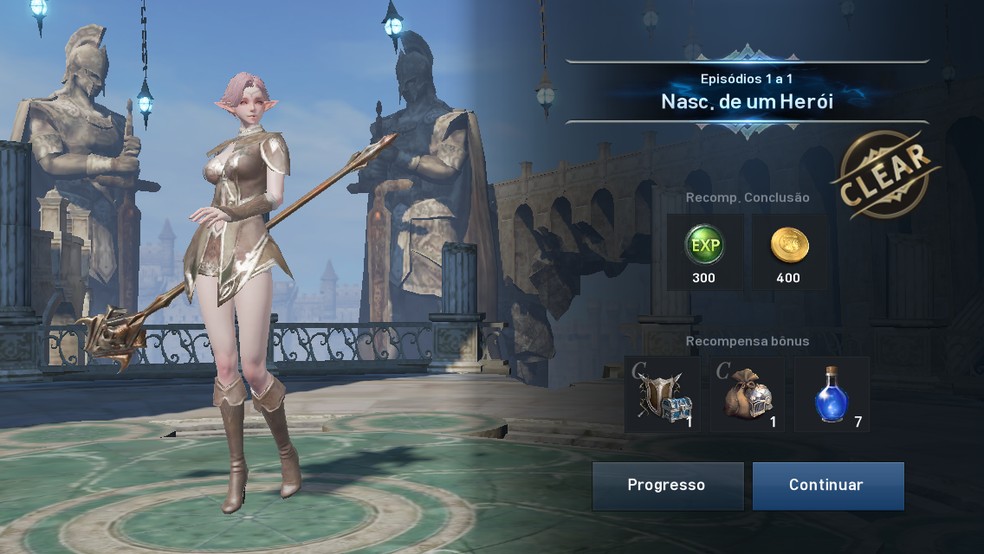Image resolution: width=984 pixels, height=554 pixels.
Task: View the loot sack bonus reward
Action: 748,394
